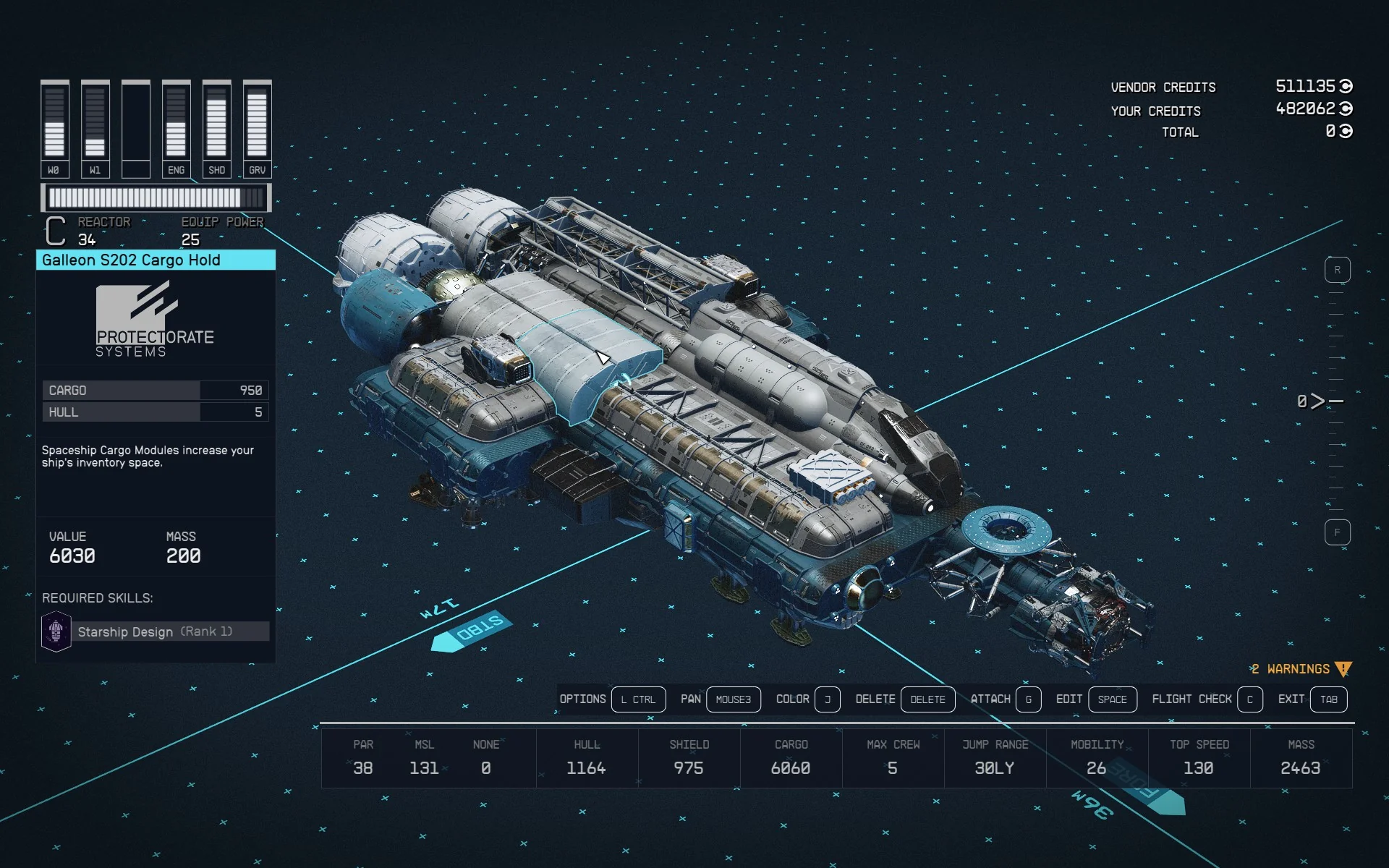The image size is (1389, 868).
Task: Select the Starship Design skill emblem
Action: tap(56, 631)
